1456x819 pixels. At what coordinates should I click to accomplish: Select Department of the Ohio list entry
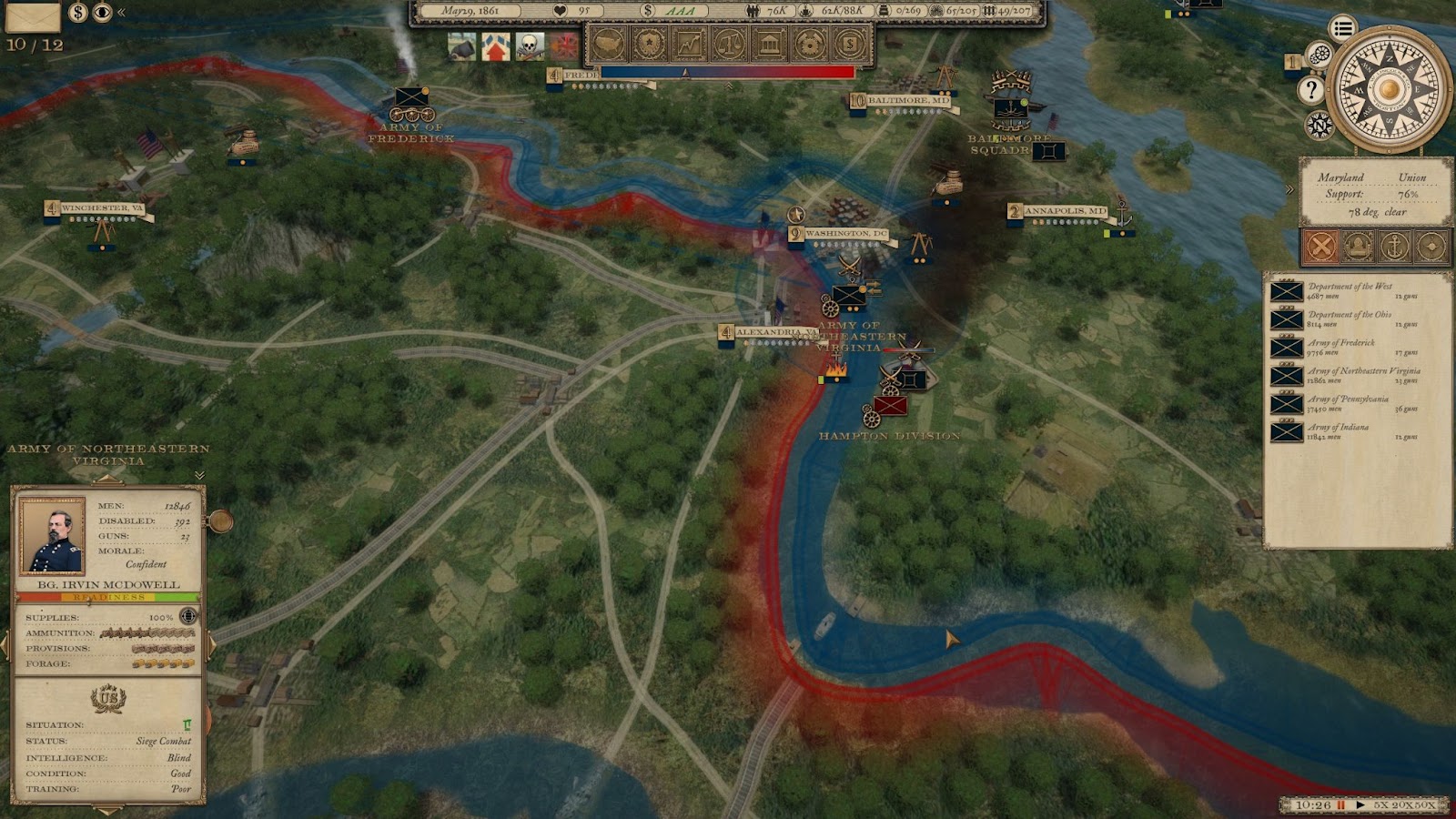tap(1348, 319)
